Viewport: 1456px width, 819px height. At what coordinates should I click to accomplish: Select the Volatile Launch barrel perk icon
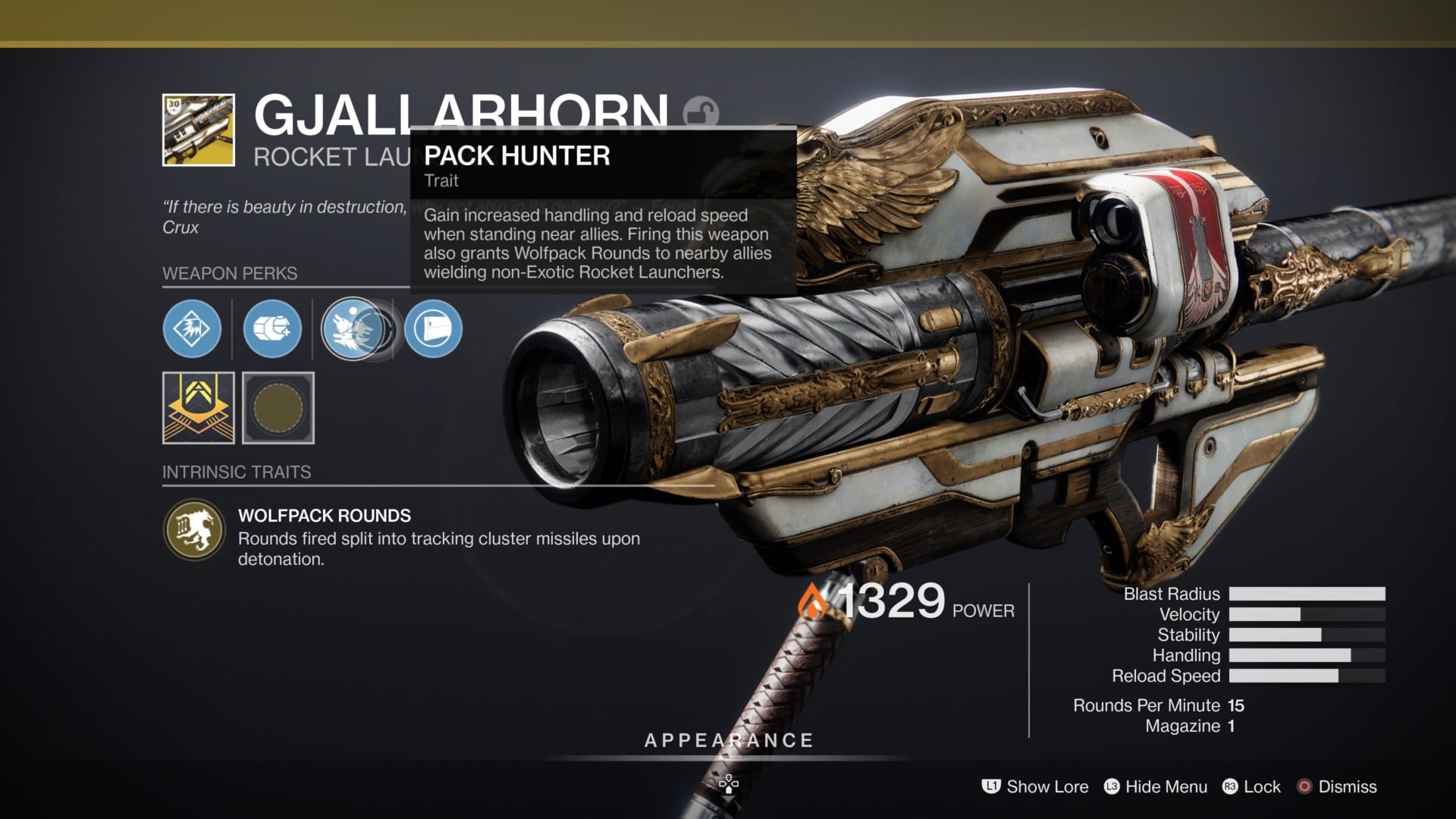(191, 328)
